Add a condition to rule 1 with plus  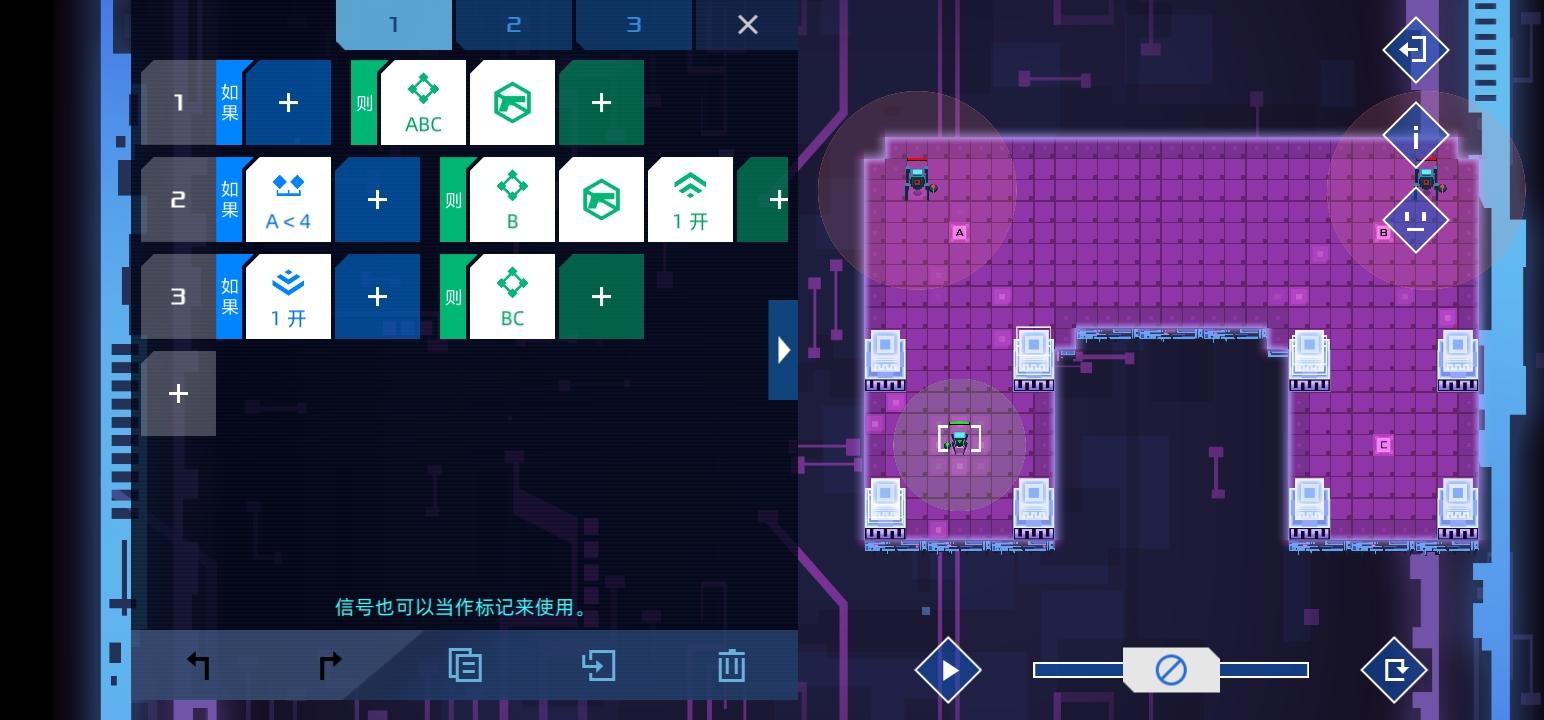(288, 101)
